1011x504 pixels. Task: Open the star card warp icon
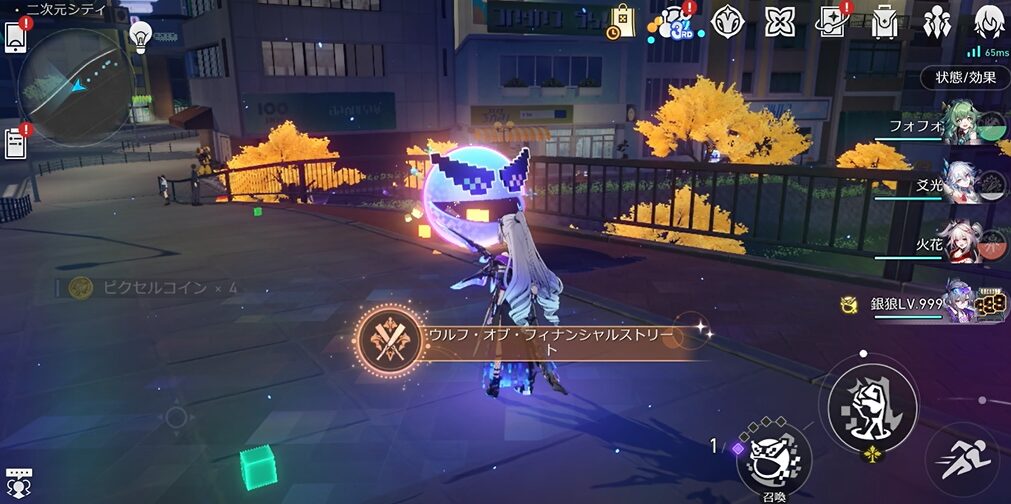coord(831,20)
